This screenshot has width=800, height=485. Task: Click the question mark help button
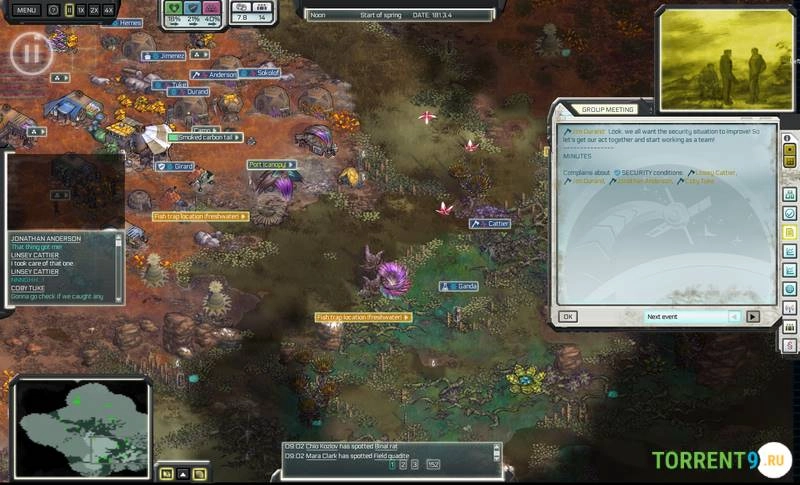pos(53,10)
